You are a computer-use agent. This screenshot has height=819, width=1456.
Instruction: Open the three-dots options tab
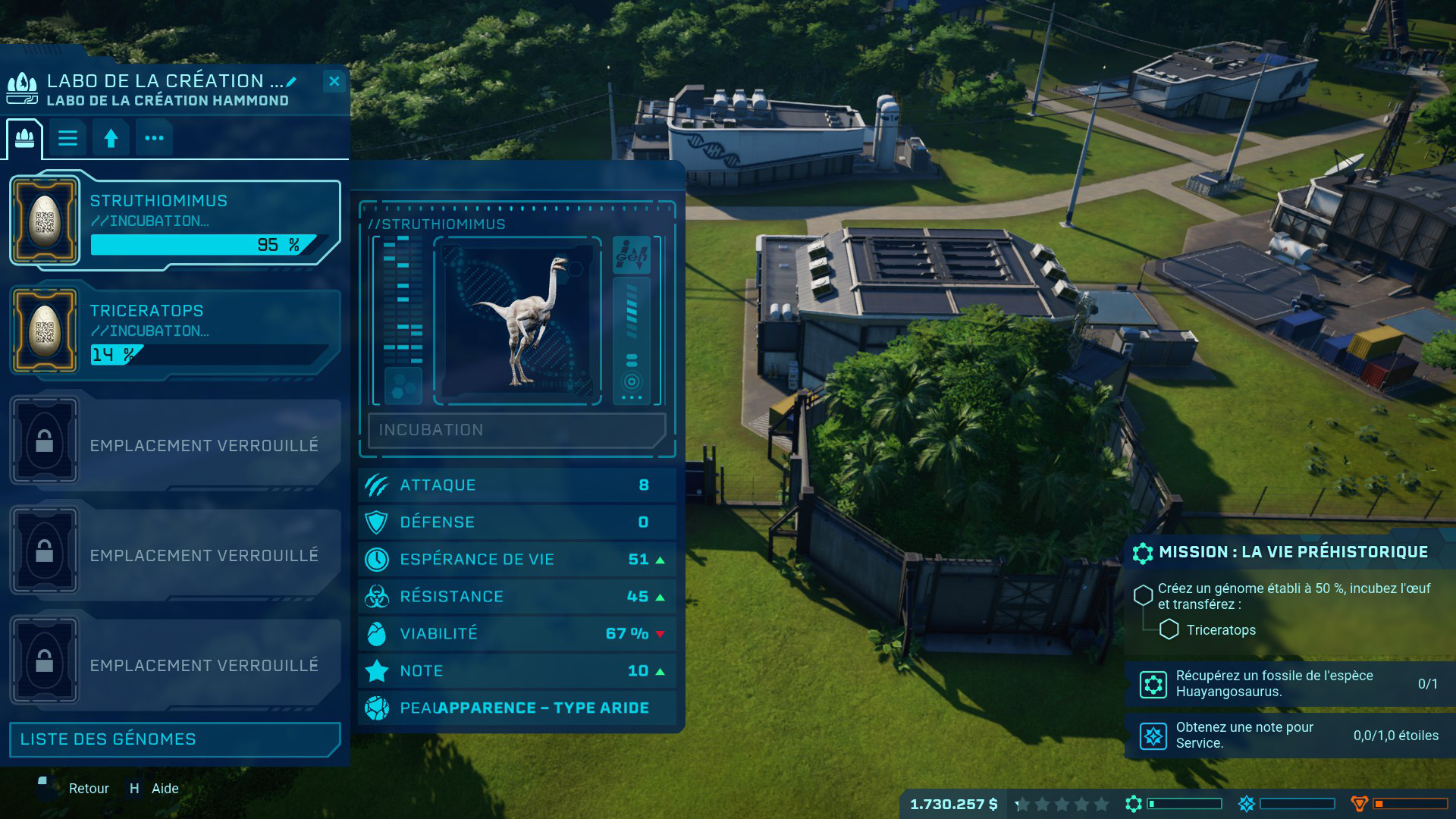(154, 138)
